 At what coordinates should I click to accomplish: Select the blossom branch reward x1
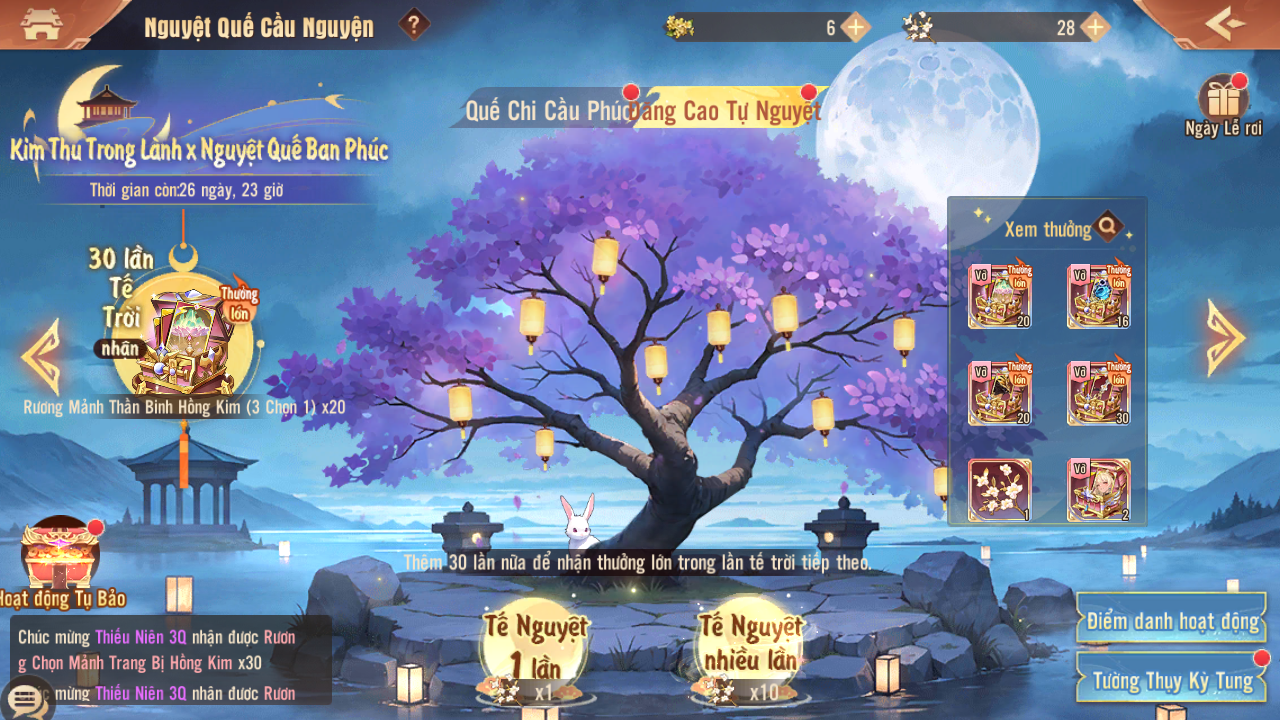click(x=999, y=490)
